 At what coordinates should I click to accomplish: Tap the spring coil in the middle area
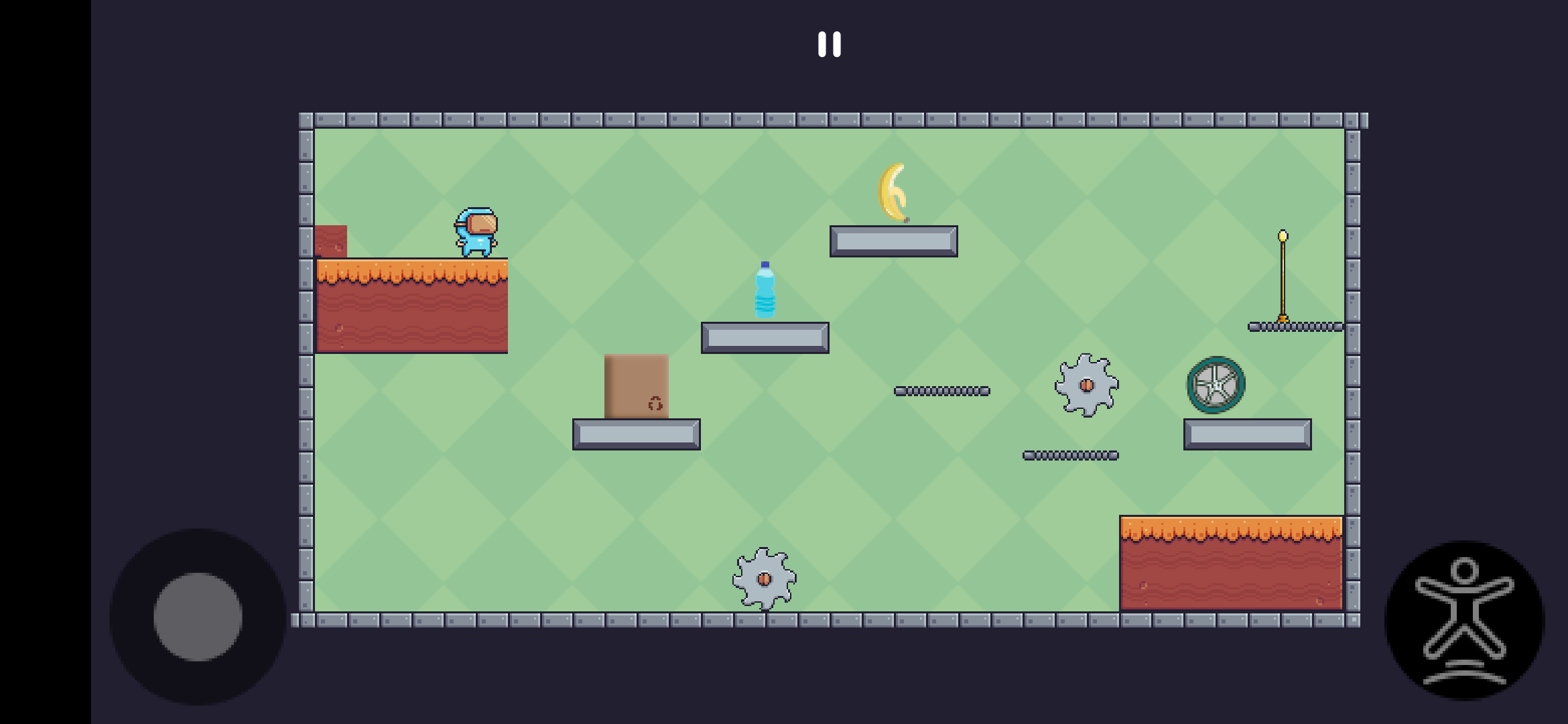point(943,390)
